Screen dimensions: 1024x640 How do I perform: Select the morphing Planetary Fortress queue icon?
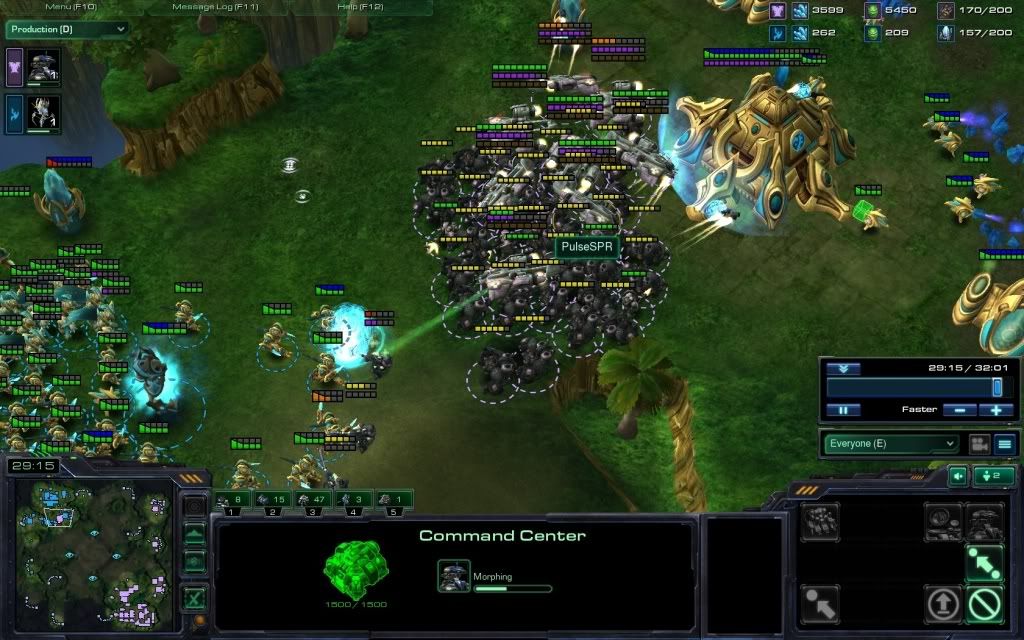tap(452, 576)
